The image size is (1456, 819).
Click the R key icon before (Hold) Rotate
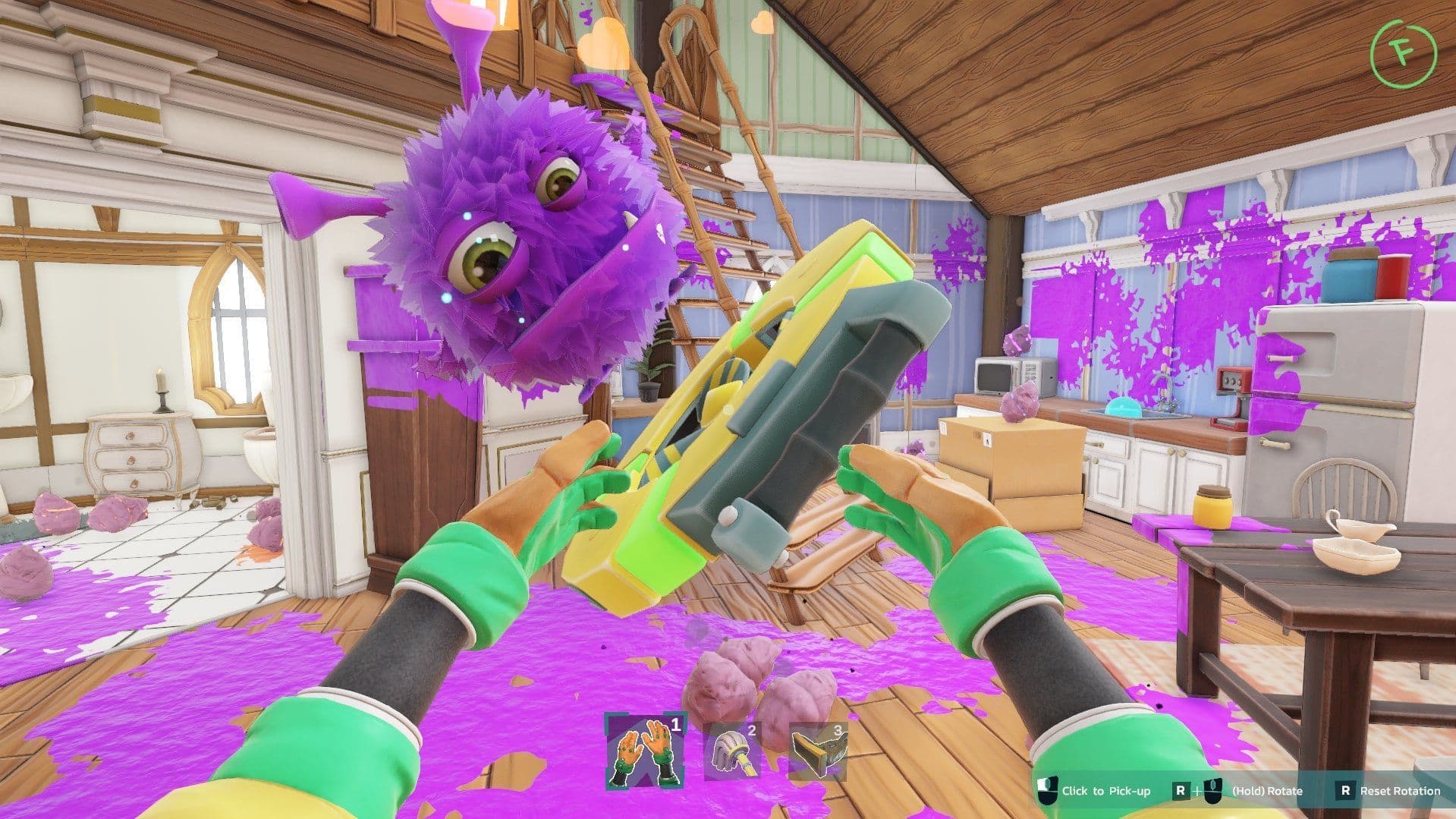[1181, 791]
